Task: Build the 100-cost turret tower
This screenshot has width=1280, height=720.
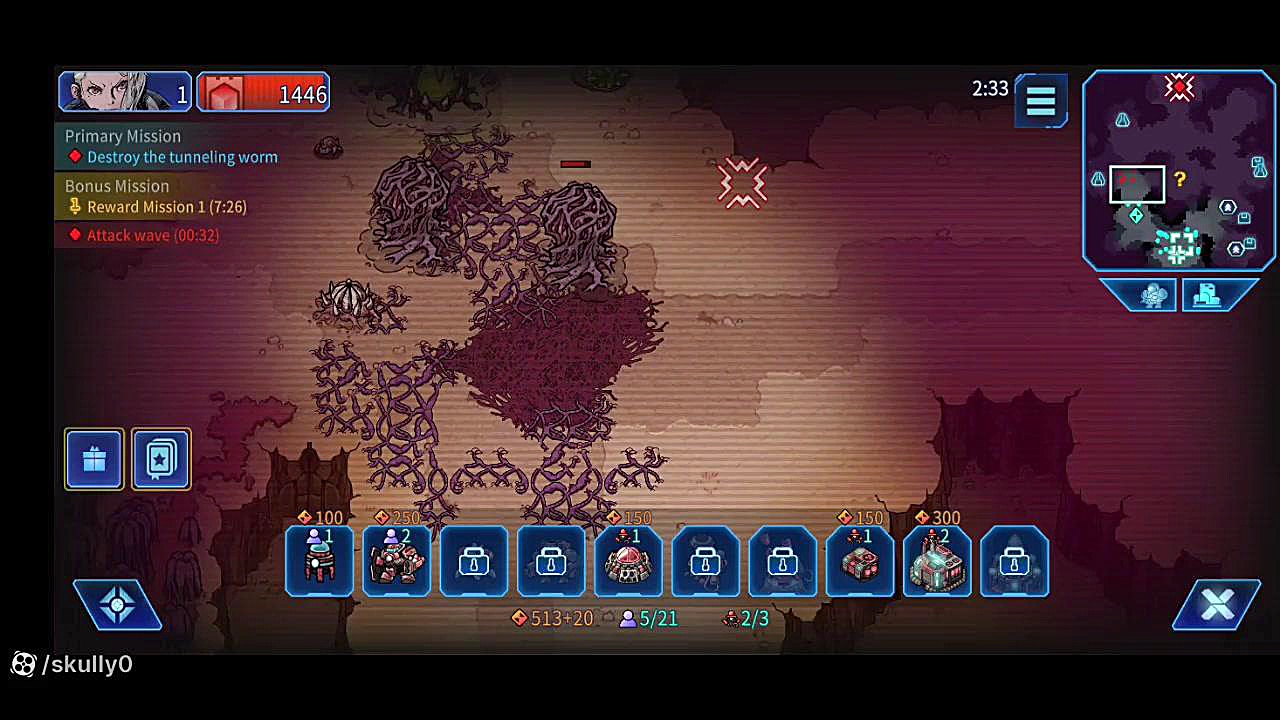Action: (x=319, y=561)
